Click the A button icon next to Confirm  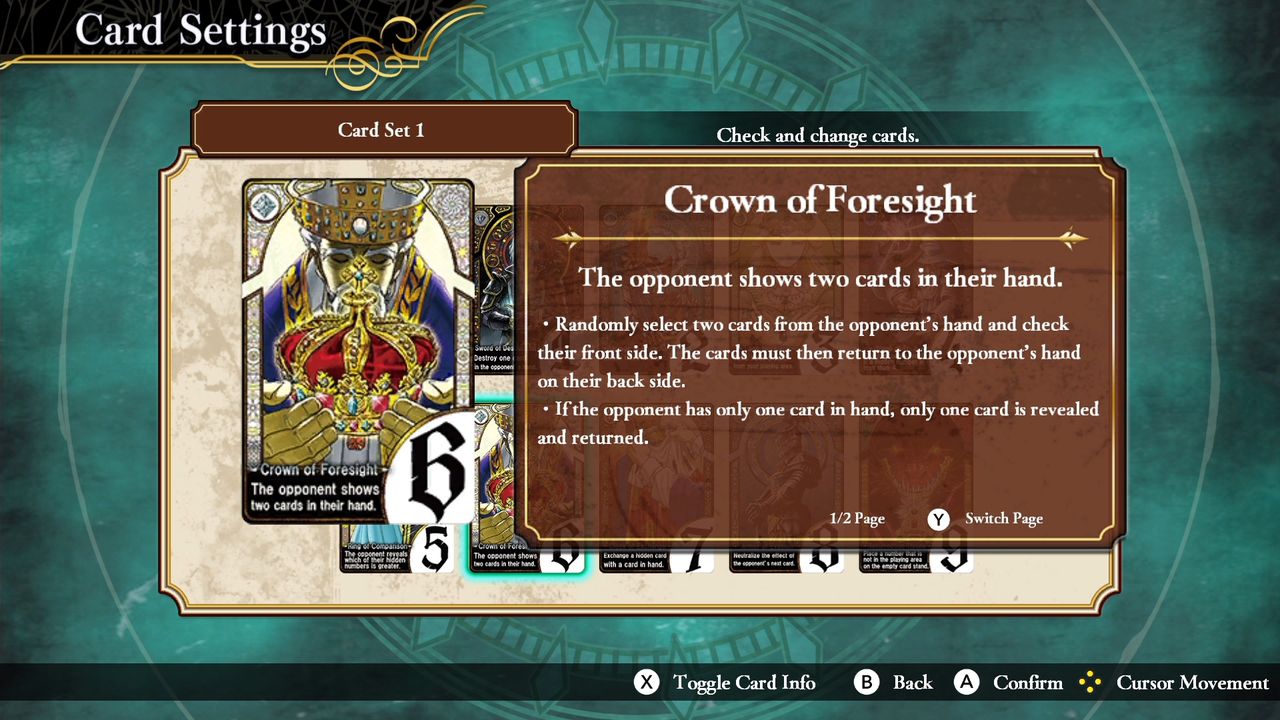(966, 683)
